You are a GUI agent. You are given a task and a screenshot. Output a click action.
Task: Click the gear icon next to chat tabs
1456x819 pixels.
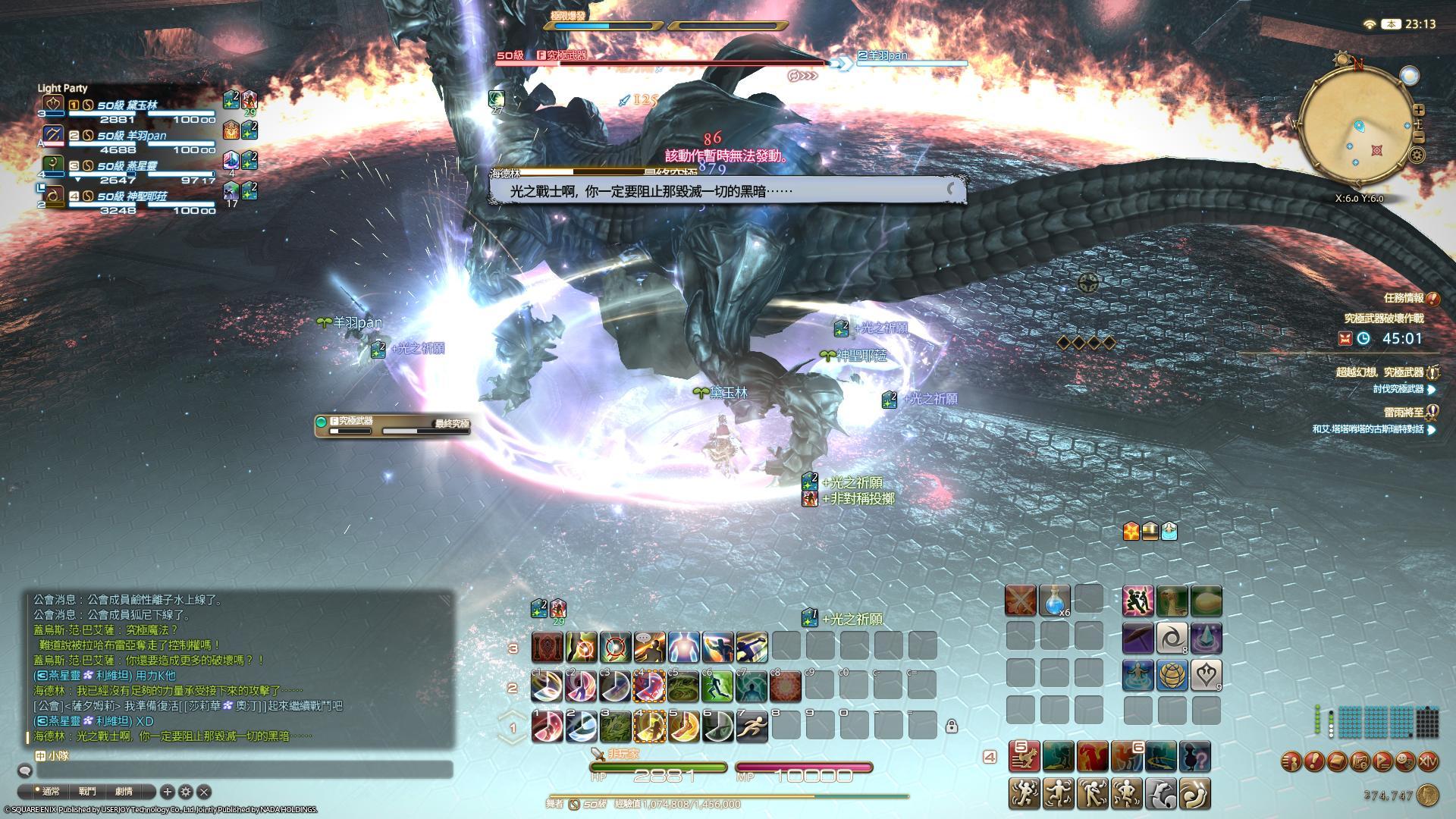pos(186,791)
